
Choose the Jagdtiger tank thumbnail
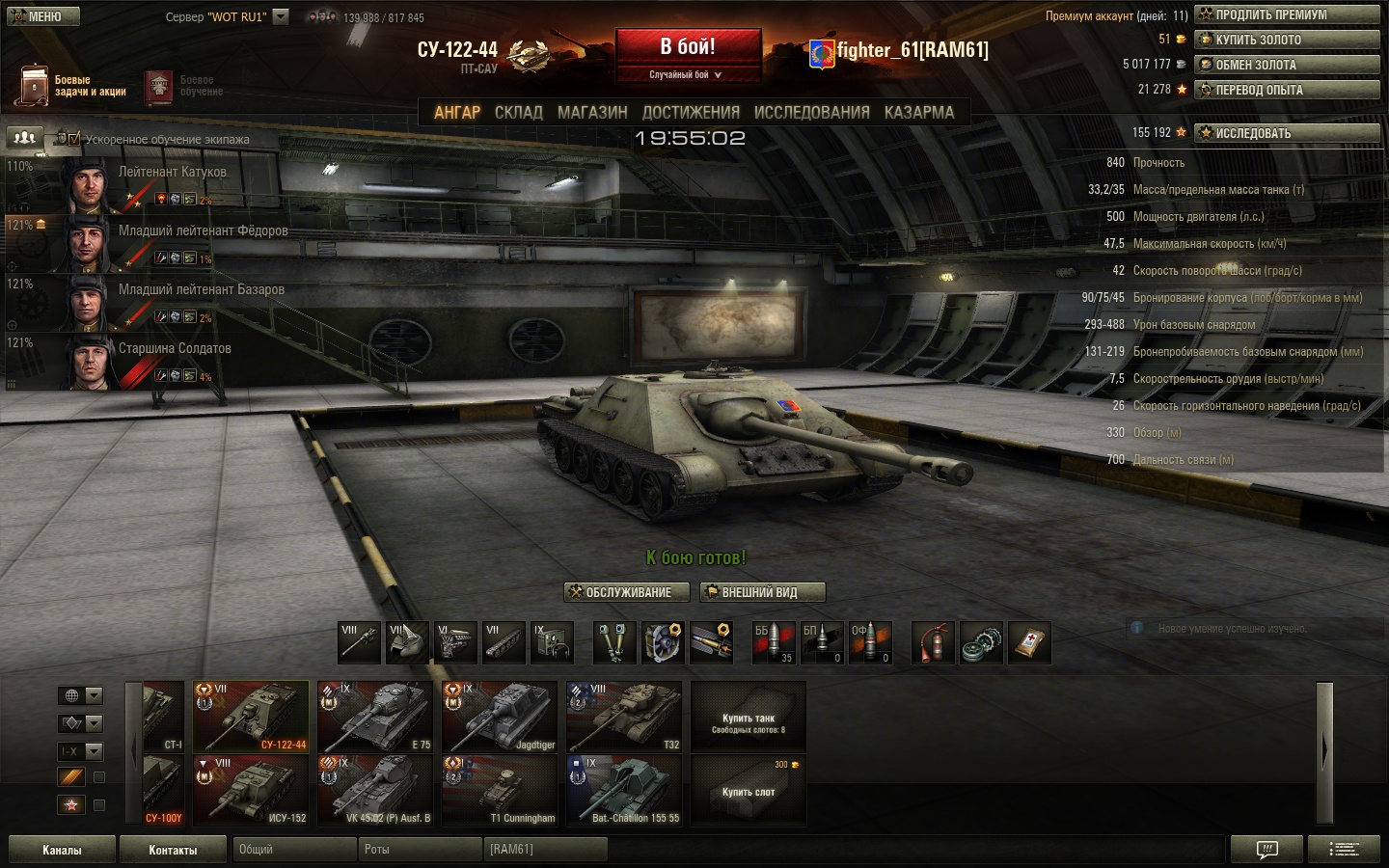pyautogui.click(x=499, y=717)
